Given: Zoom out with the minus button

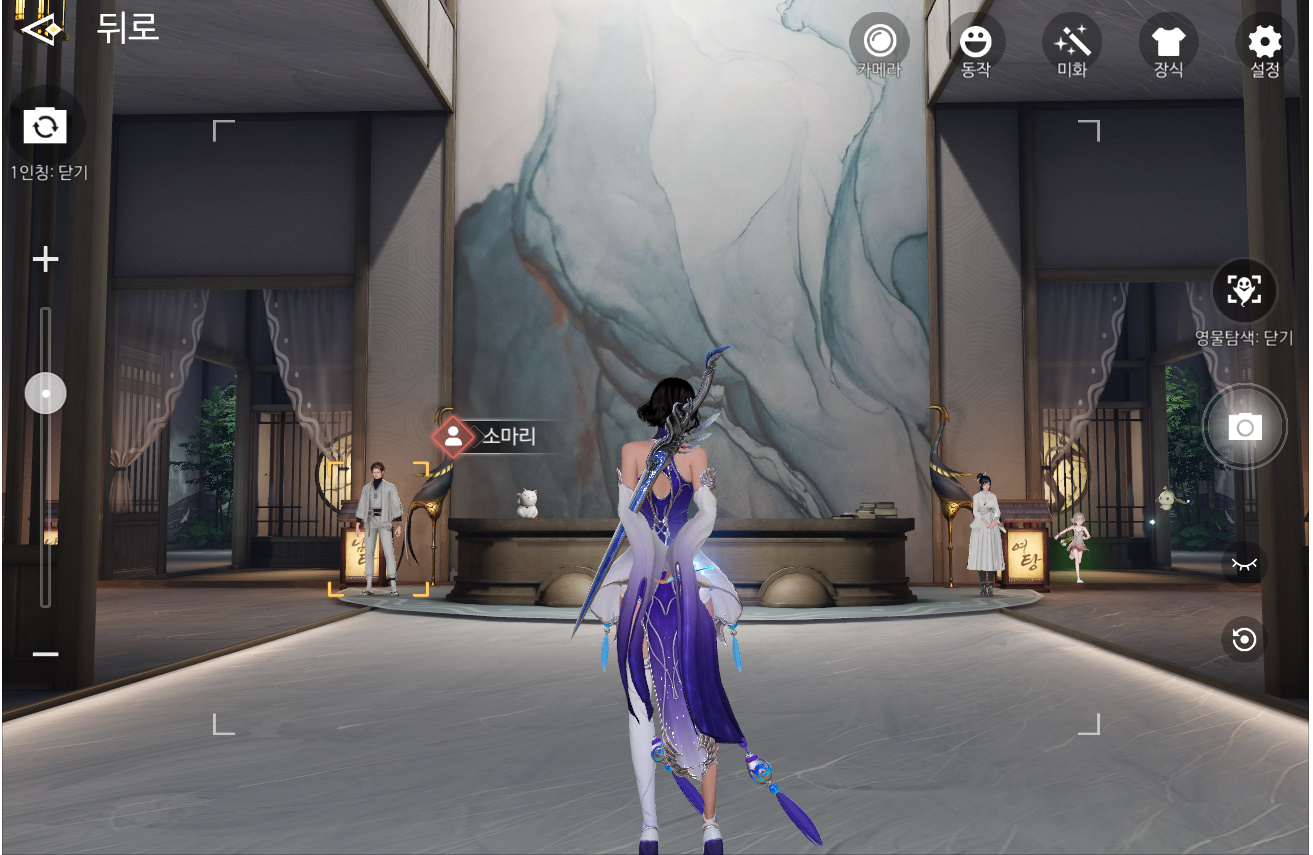Looking at the screenshot, I should 45,654.
